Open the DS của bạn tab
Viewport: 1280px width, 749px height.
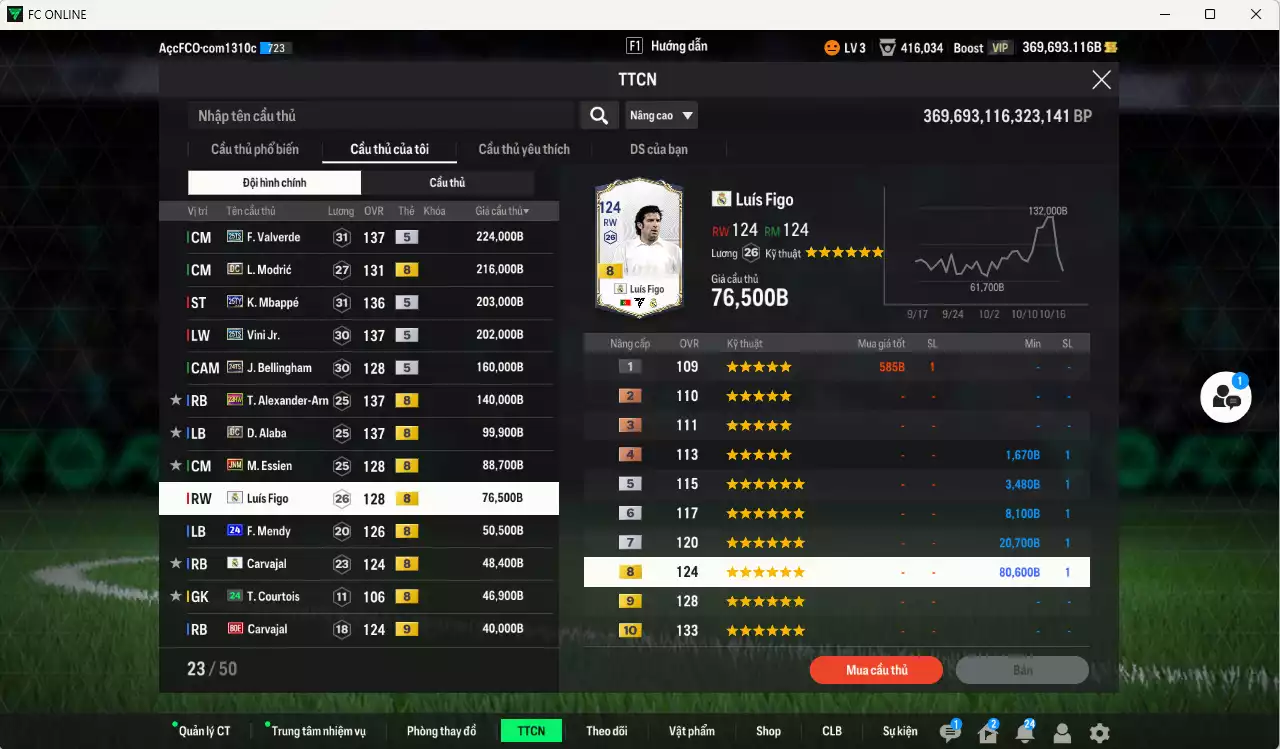658,149
